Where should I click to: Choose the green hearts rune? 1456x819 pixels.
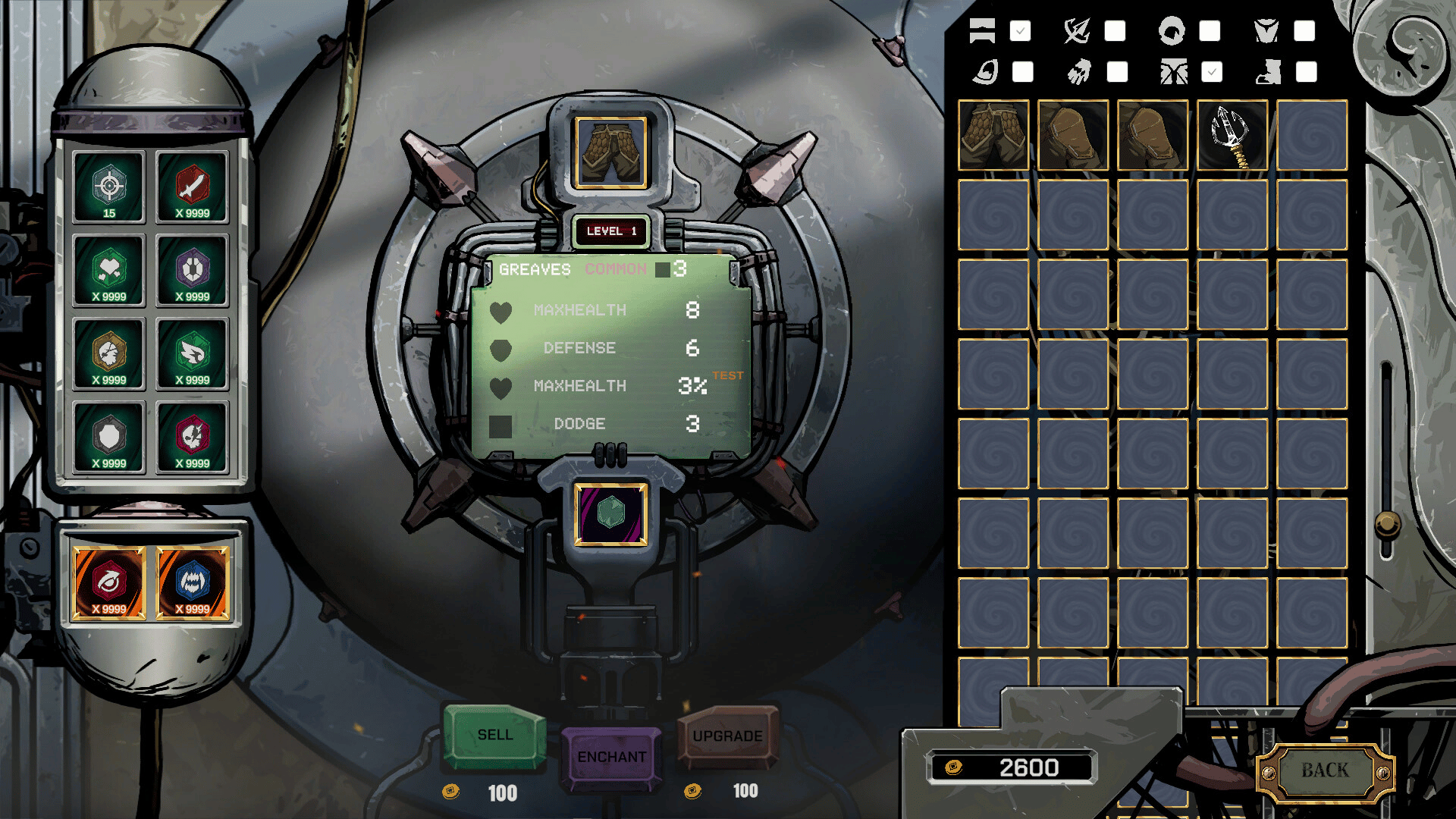point(109,270)
